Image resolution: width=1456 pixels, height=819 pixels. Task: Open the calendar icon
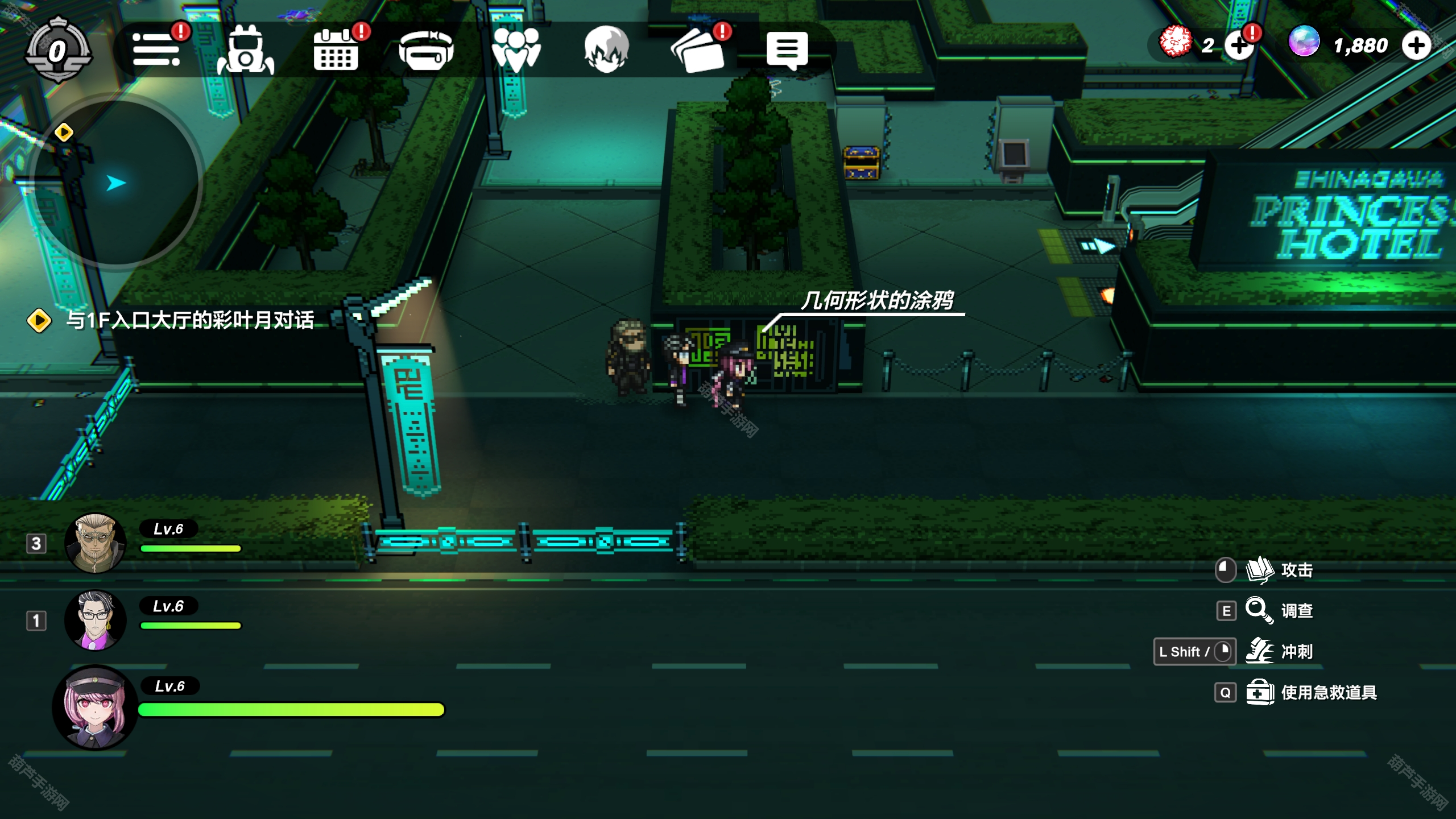tap(336, 51)
